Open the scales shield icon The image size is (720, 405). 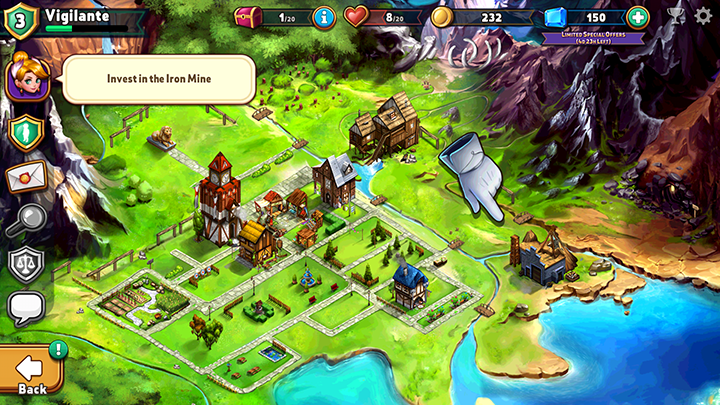(x=27, y=264)
